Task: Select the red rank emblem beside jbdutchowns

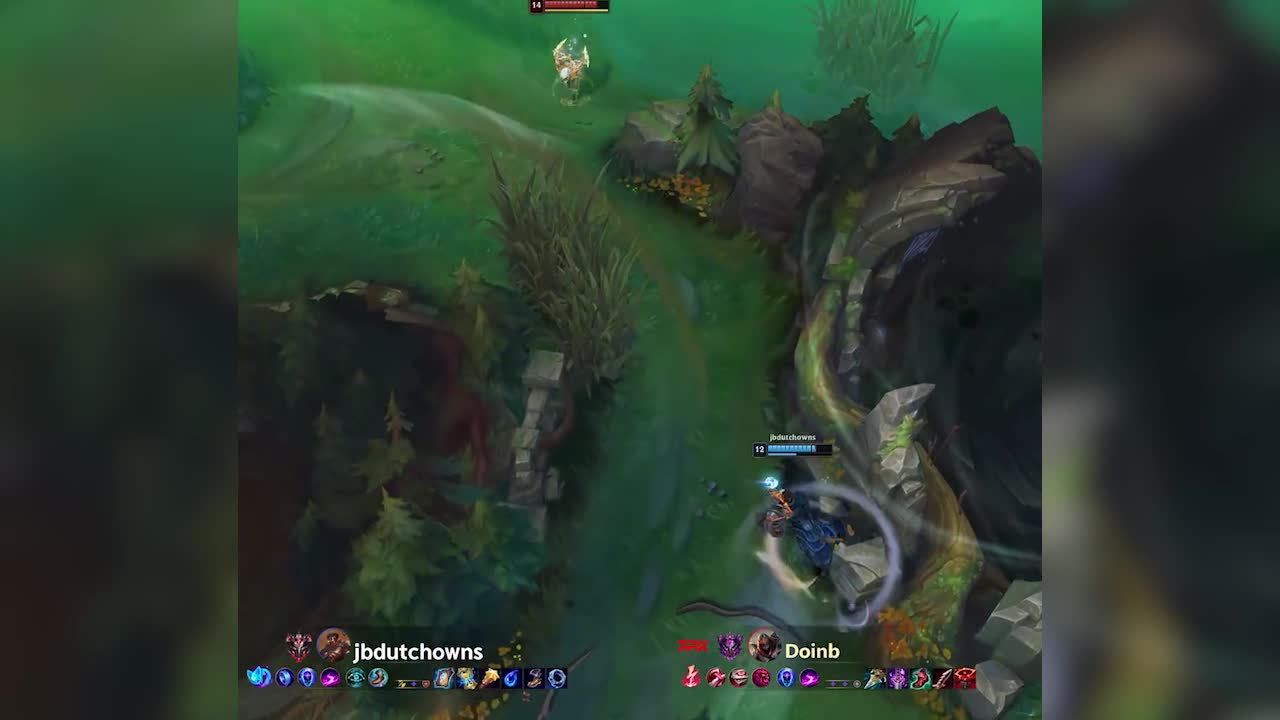Action: [x=299, y=647]
